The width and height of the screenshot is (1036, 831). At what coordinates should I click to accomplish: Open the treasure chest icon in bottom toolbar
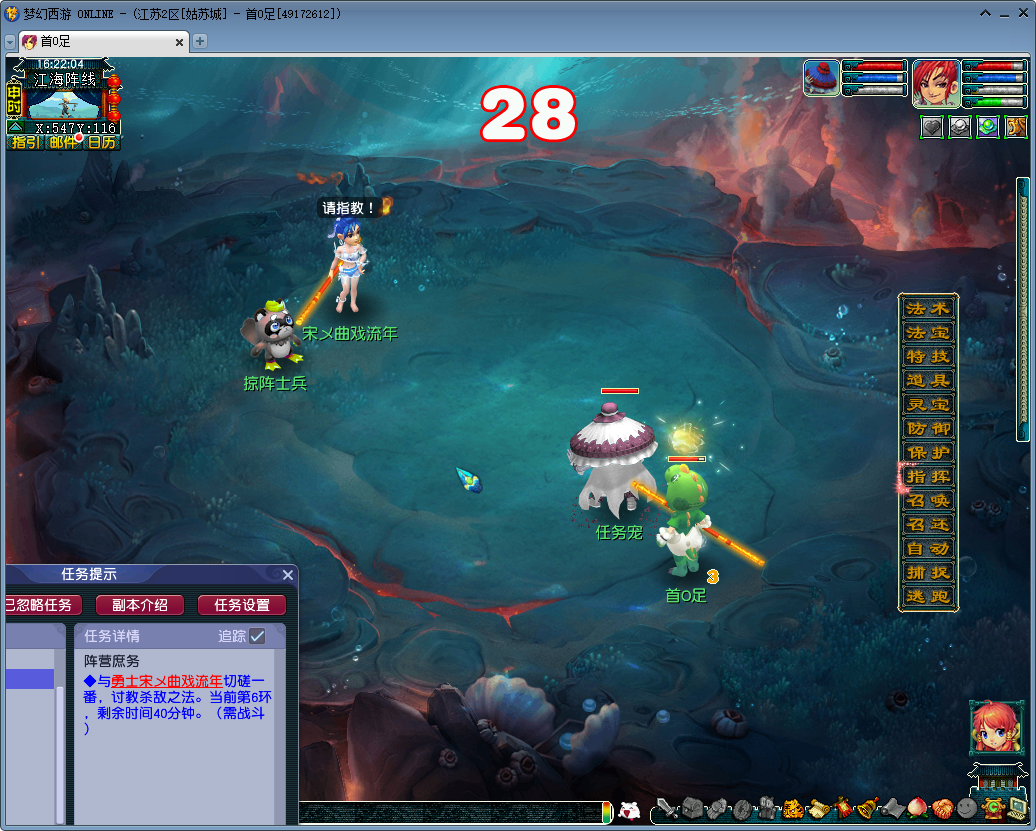pos(693,808)
